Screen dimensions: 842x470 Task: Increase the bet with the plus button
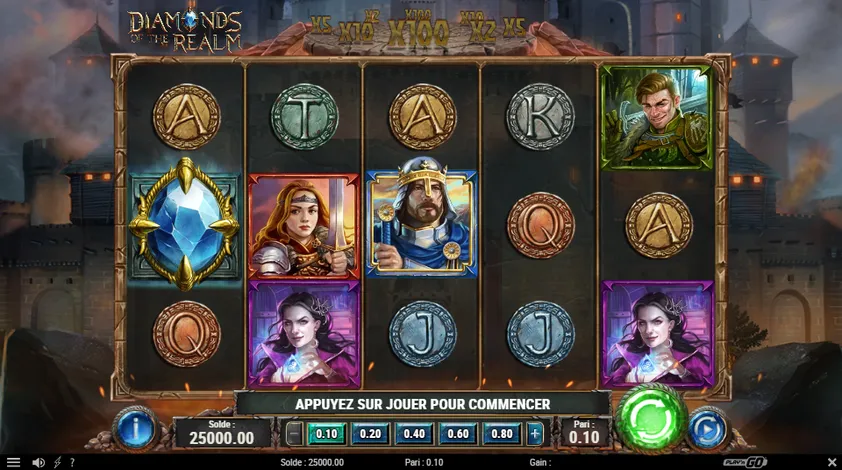(x=535, y=433)
